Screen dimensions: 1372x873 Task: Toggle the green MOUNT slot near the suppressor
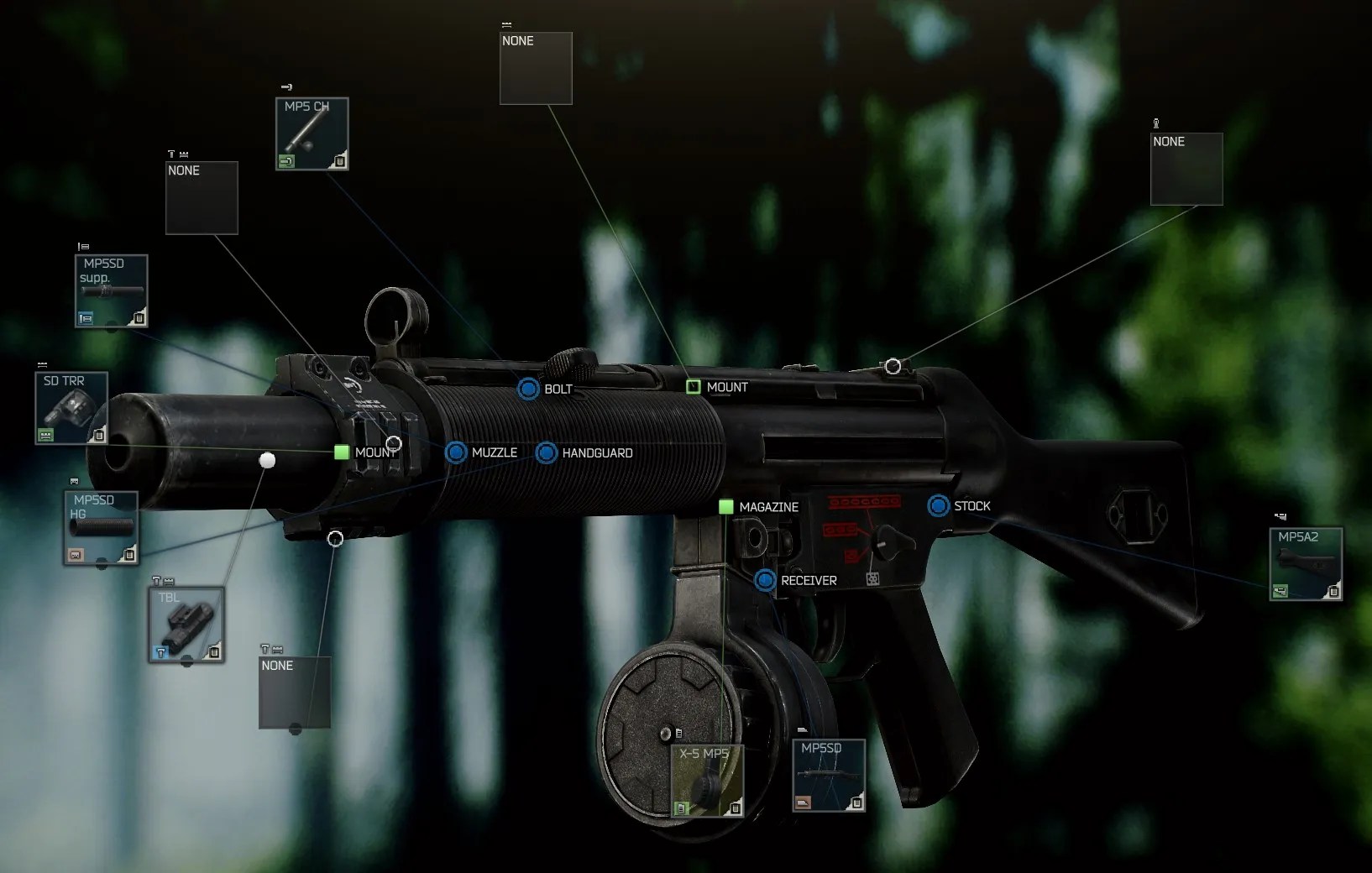tap(342, 452)
